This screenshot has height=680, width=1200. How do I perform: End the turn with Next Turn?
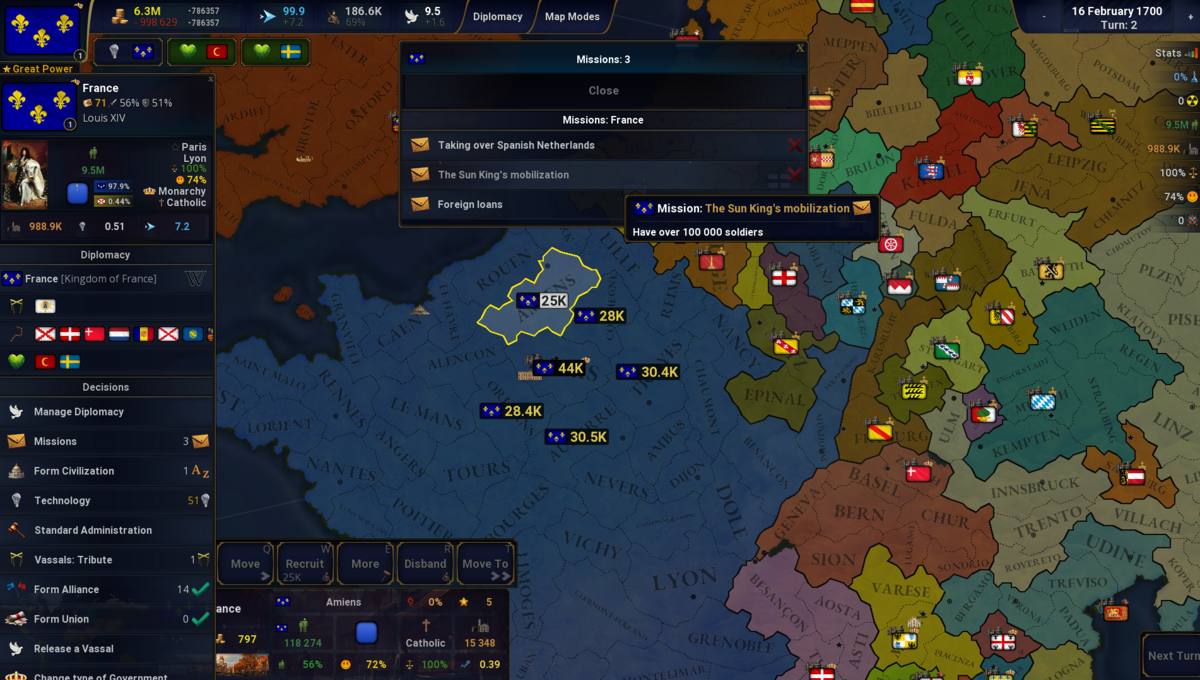click(x=1173, y=655)
